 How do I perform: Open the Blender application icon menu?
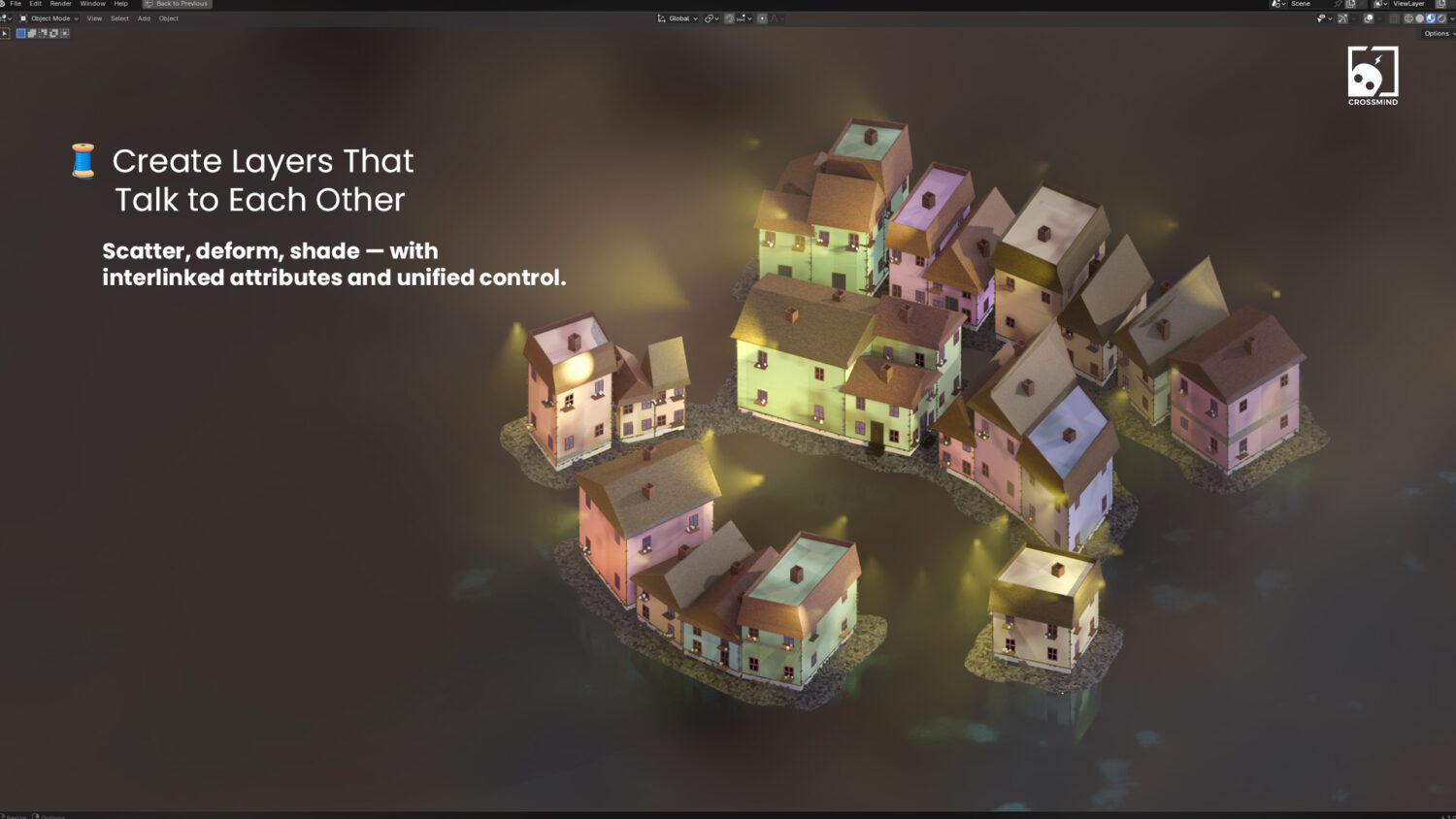tap(5, 4)
